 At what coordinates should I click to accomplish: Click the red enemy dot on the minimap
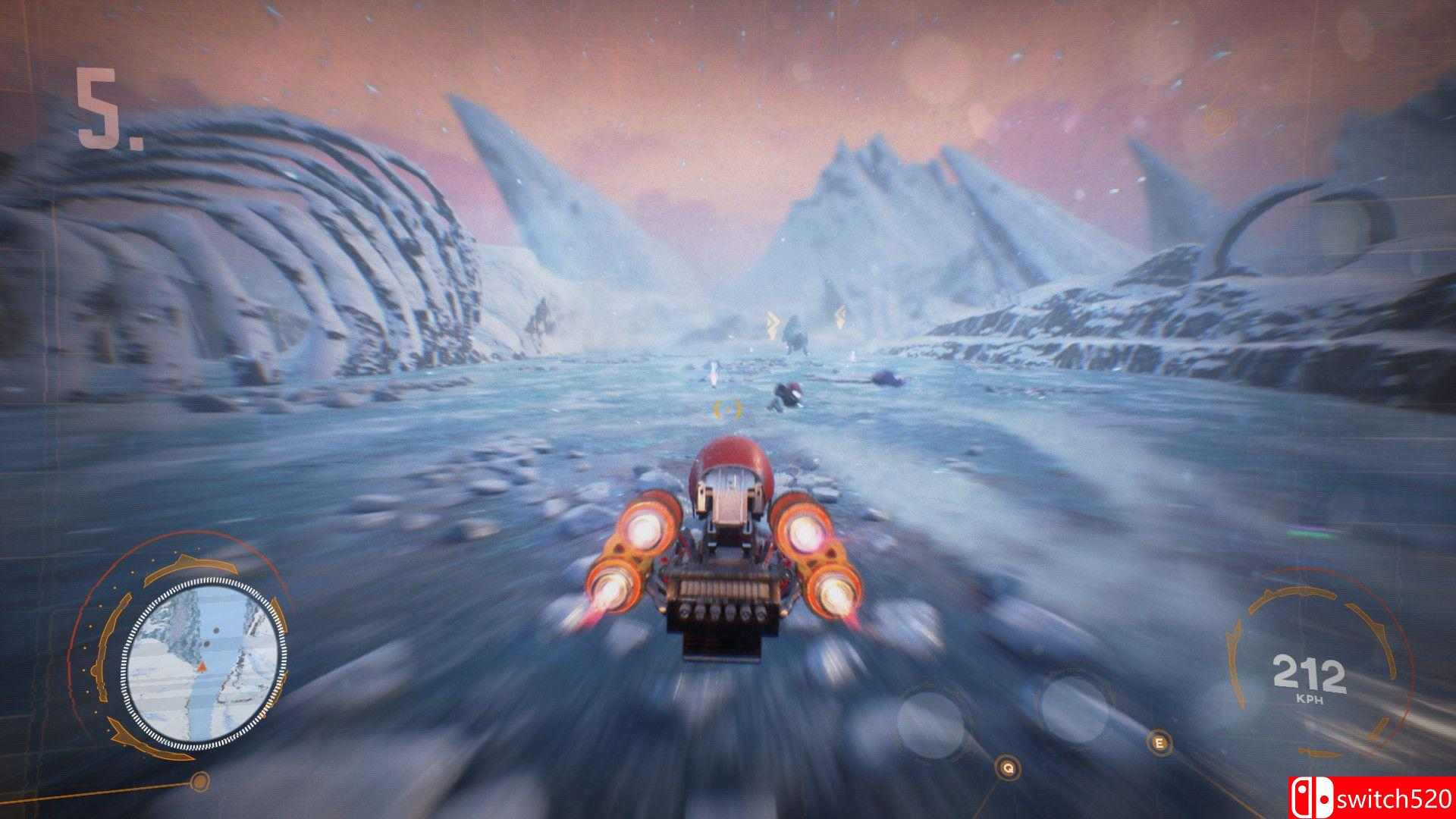coord(216,632)
